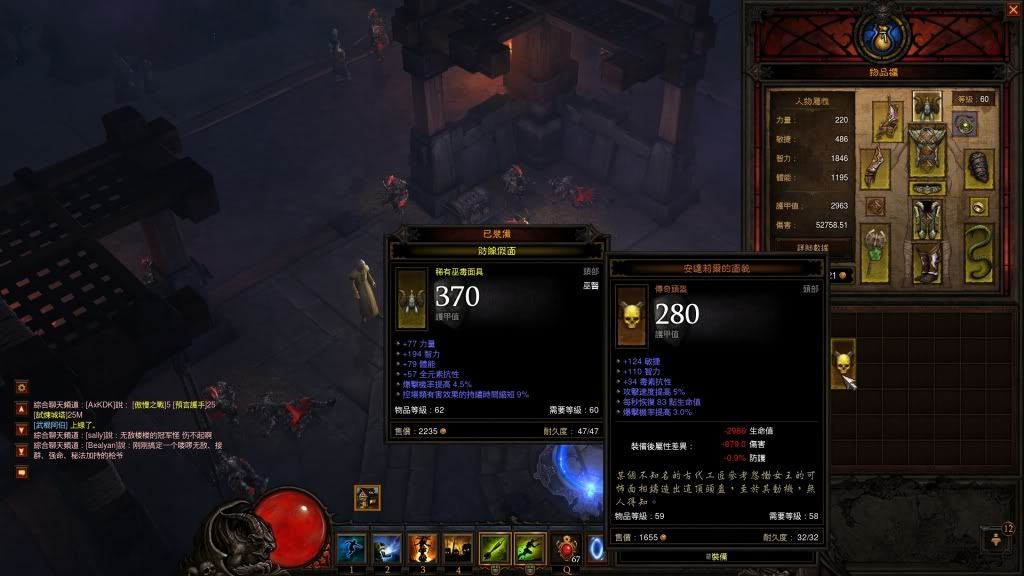Activate the green dart skill
The width and height of the screenshot is (1024, 576).
494,548
